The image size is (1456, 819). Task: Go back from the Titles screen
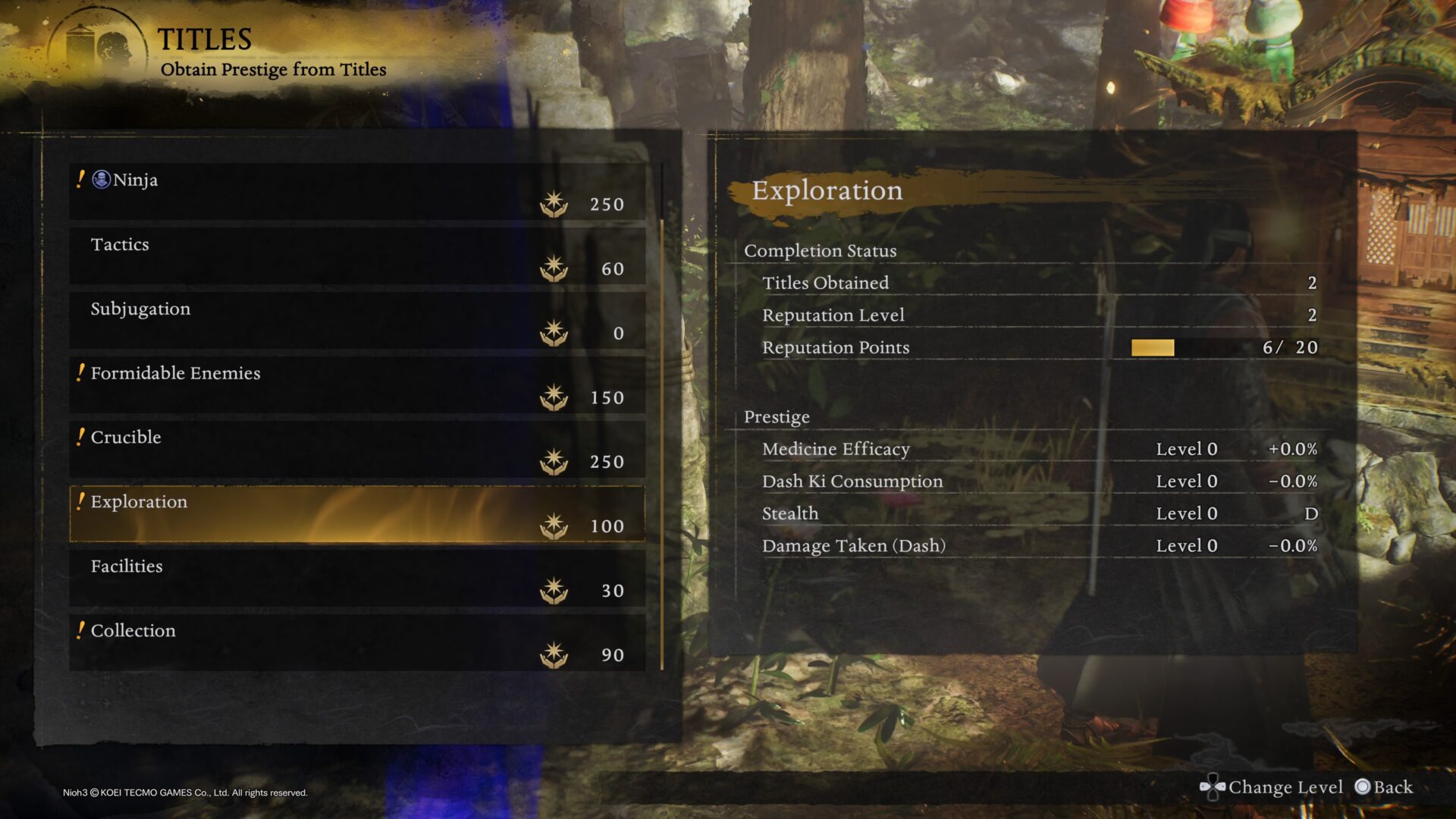click(1385, 787)
